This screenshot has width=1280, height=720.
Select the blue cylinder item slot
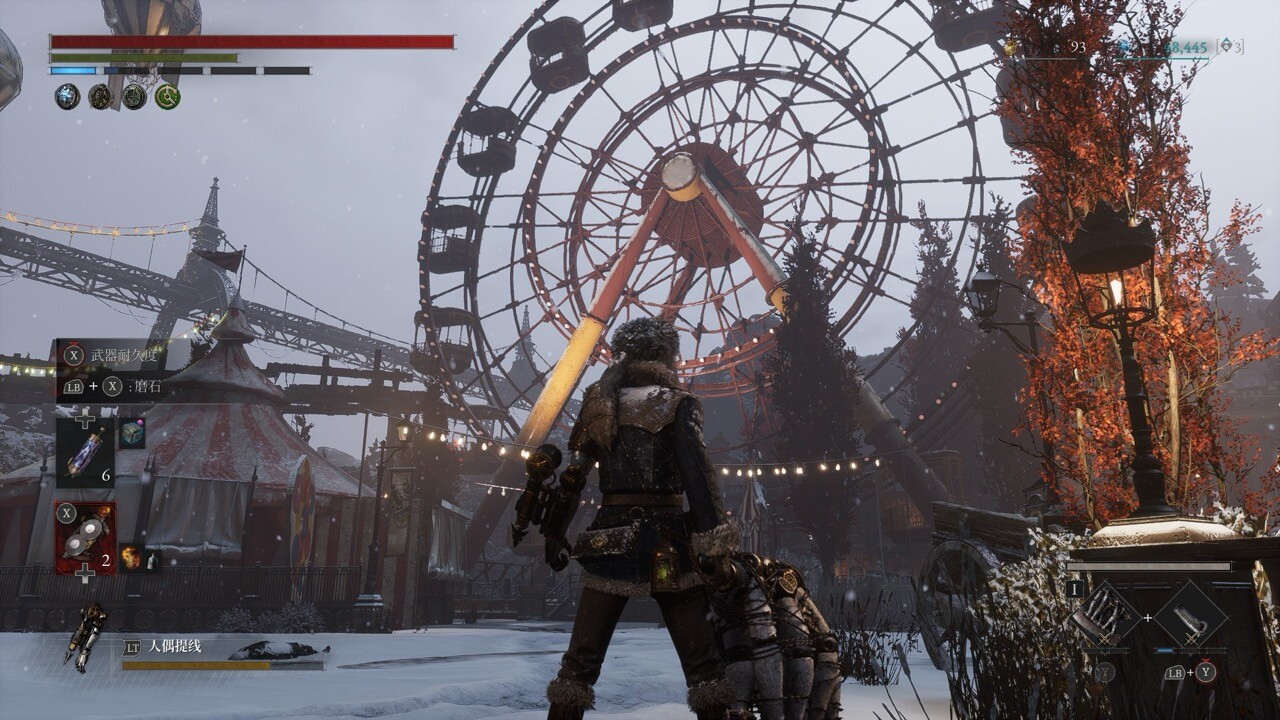click(84, 453)
